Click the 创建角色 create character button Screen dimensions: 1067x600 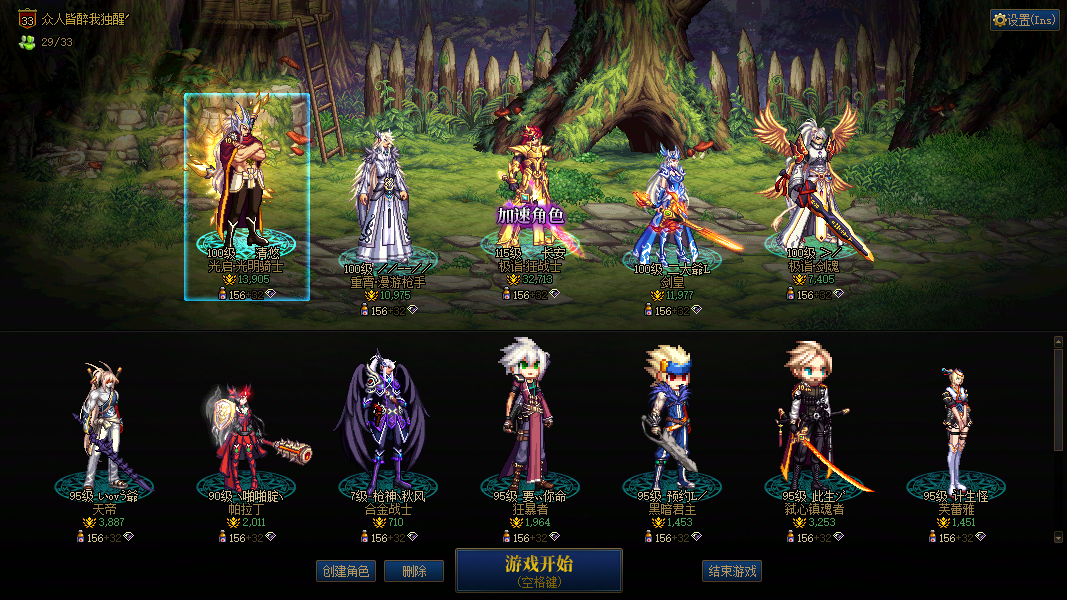345,571
